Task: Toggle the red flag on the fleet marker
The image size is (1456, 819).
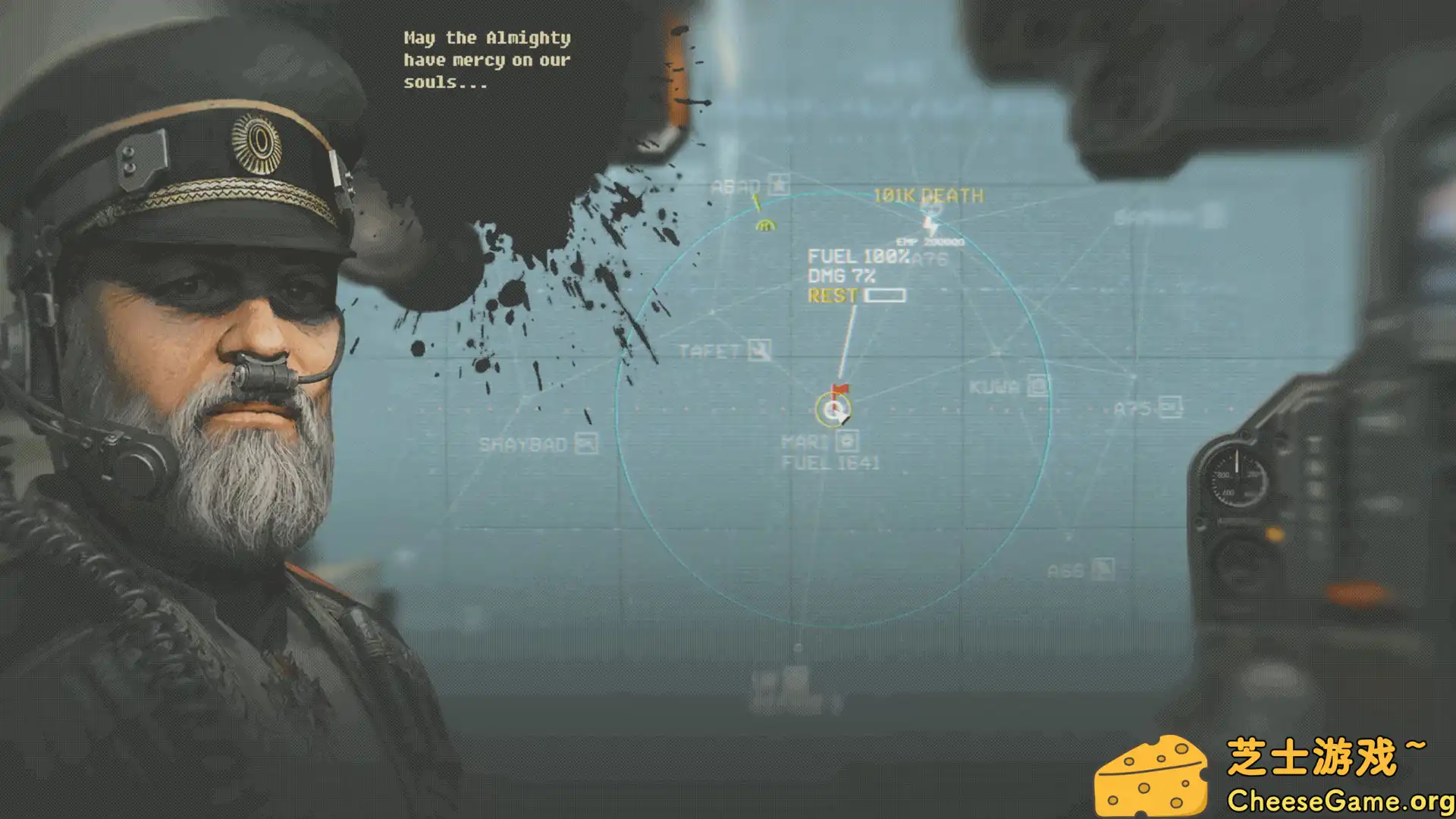Action: pos(839,387)
